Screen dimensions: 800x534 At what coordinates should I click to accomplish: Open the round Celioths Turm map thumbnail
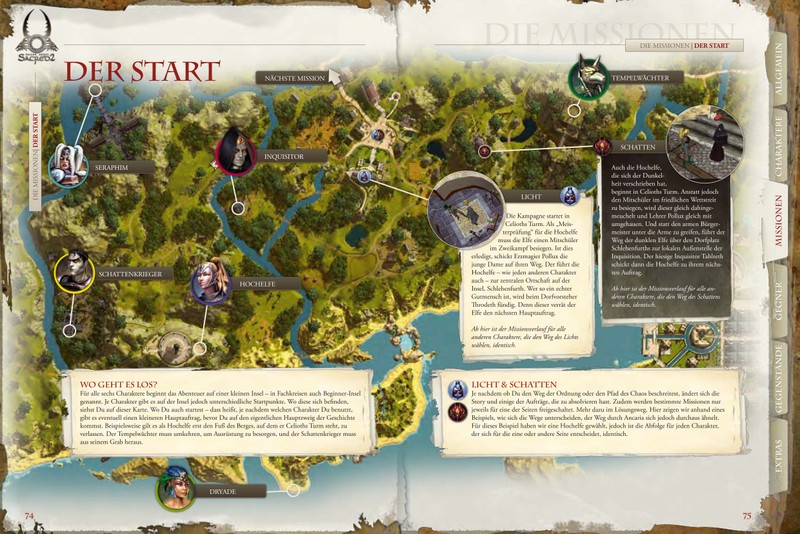[x=464, y=210]
